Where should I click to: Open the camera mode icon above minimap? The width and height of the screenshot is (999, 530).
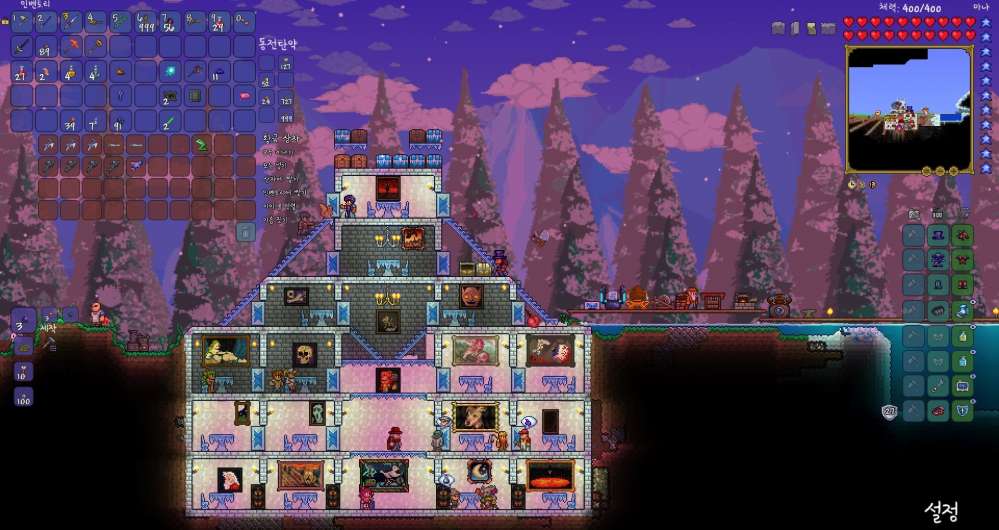[x=778, y=28]
